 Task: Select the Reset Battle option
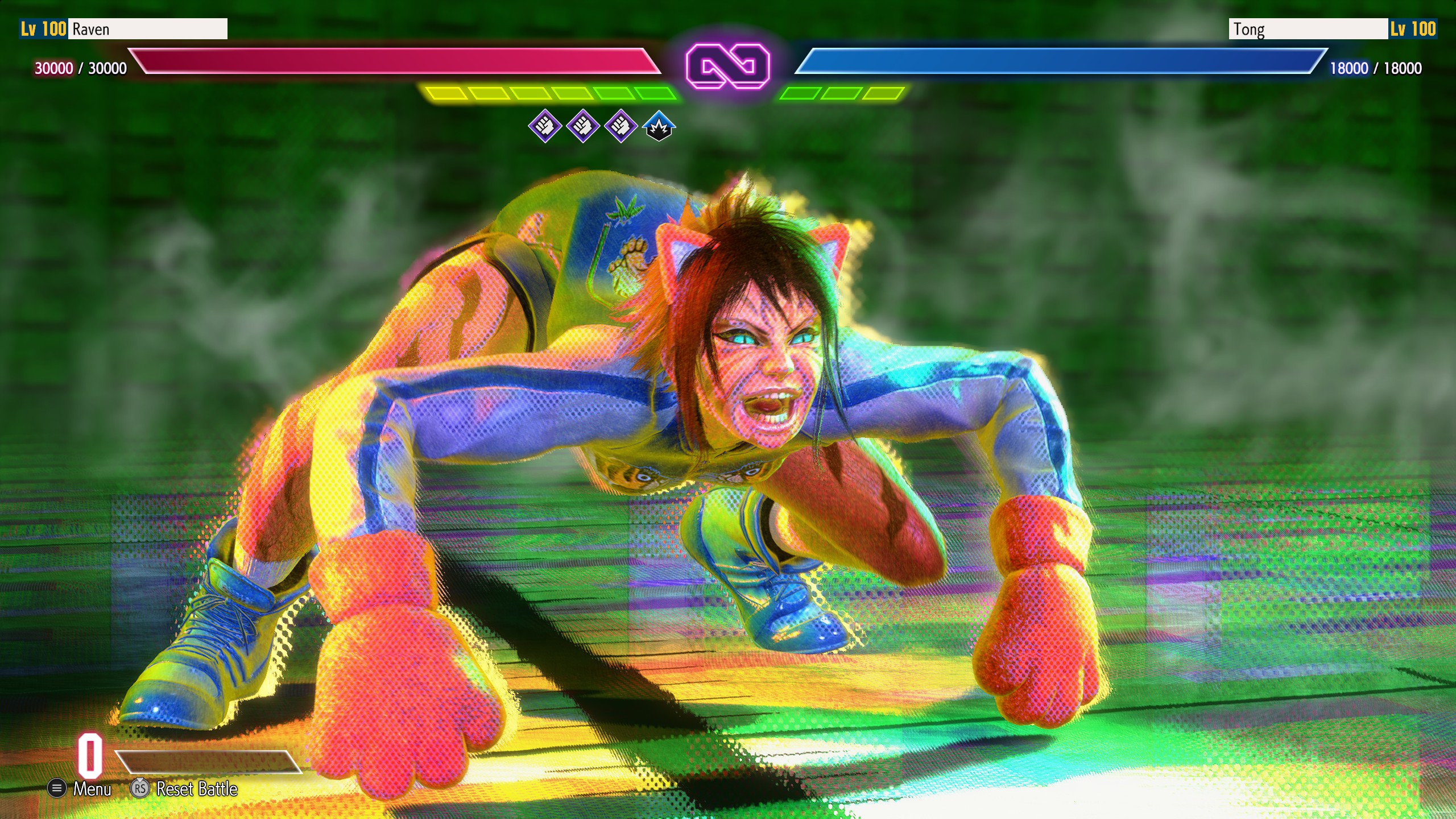coord(185,789)
